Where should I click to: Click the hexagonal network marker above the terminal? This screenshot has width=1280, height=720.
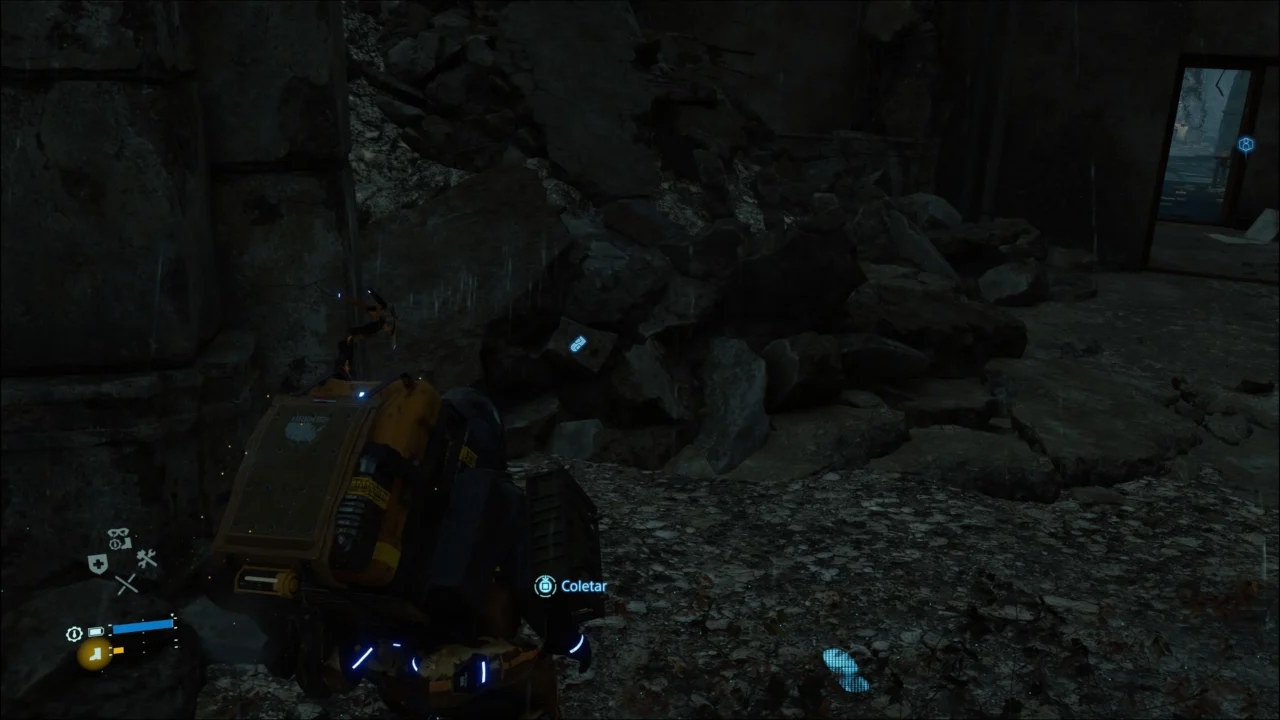pyautogui.click(x=1246, y=144)
